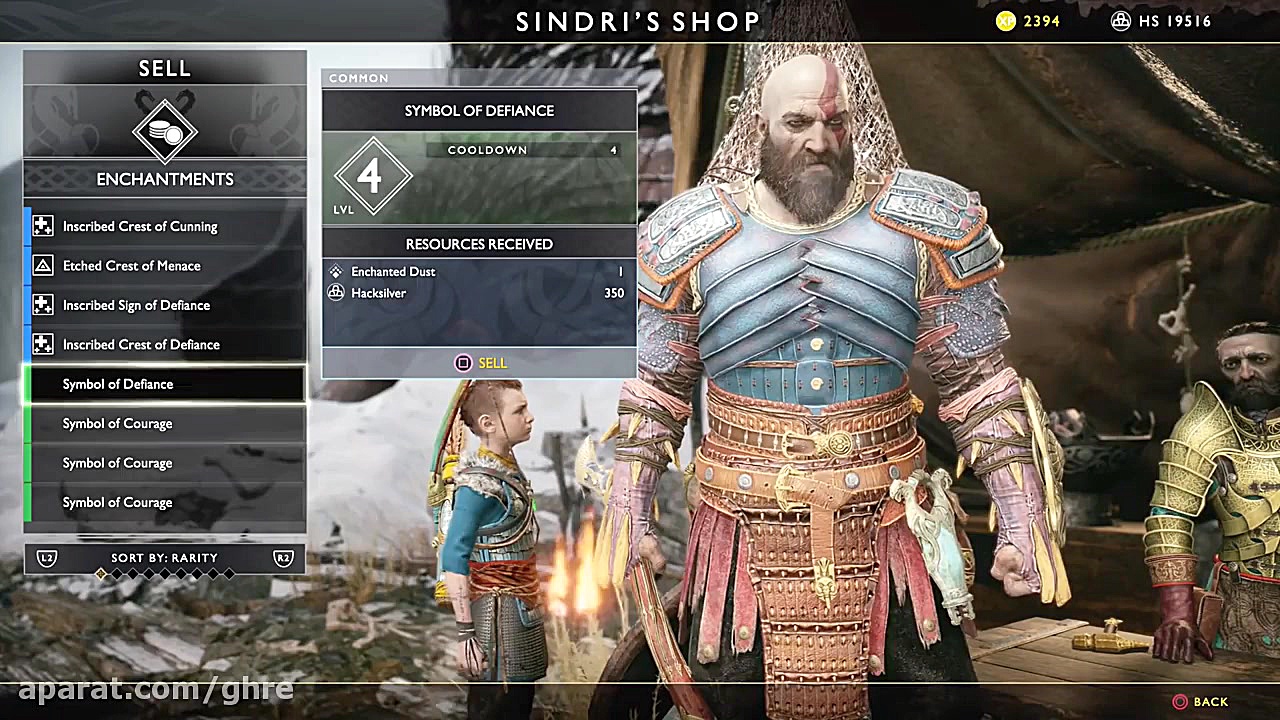Click the L2 sort shoulder prompt
This screenshot has width=1280, height=720.
click(45, 559)
